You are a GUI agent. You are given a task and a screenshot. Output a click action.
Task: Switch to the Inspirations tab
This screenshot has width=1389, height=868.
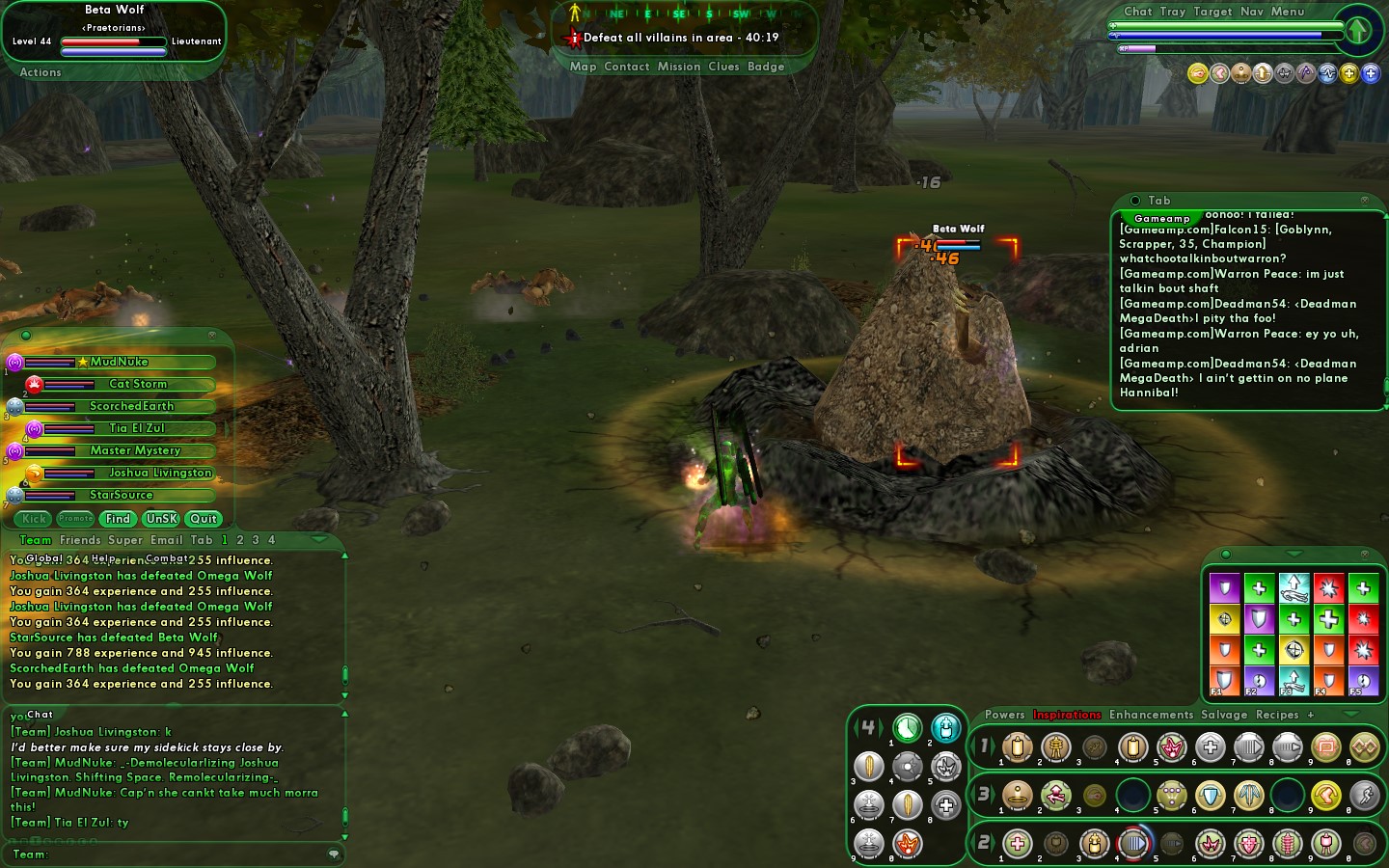[x=1067, y=715]
